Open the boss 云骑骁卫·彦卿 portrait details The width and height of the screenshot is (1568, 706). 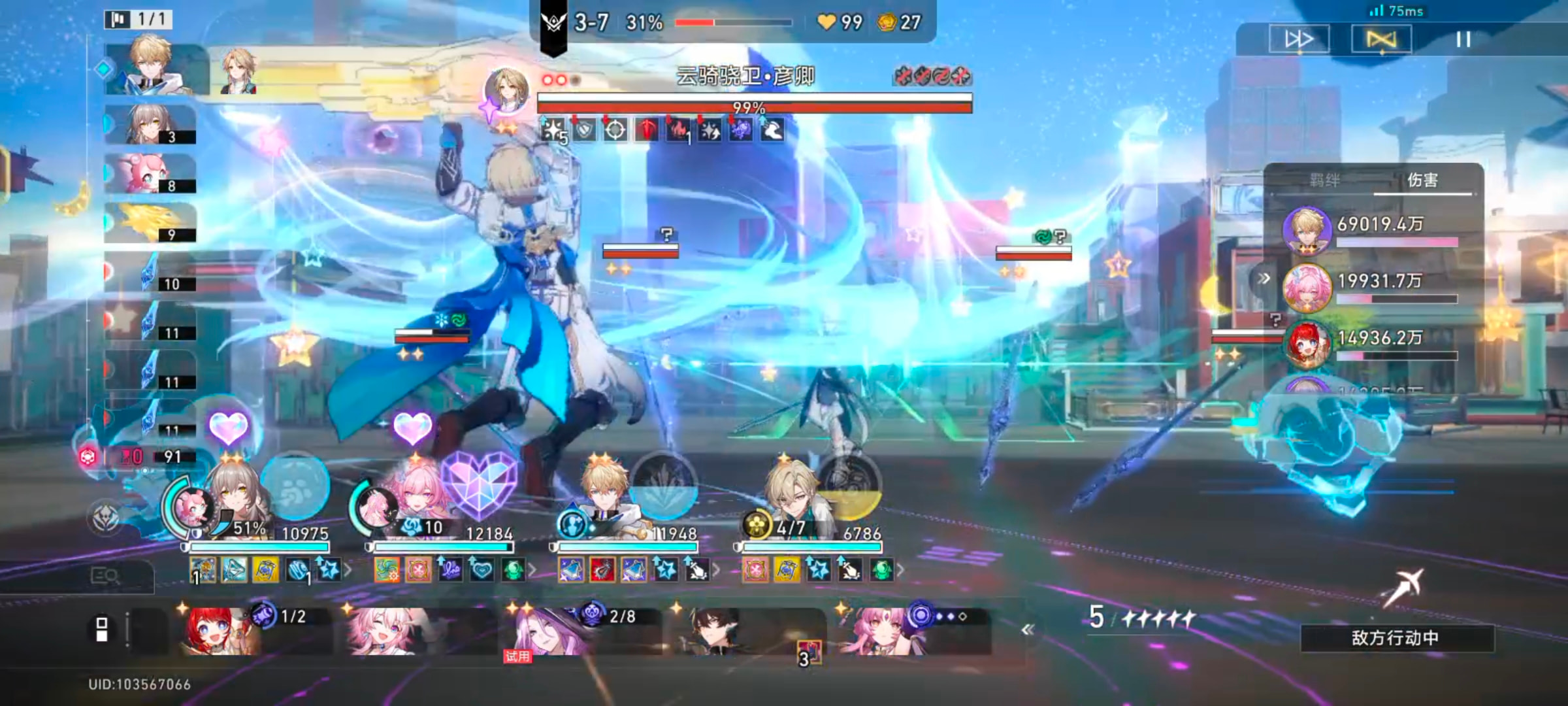pyautogui.click(x=506, y=92)
